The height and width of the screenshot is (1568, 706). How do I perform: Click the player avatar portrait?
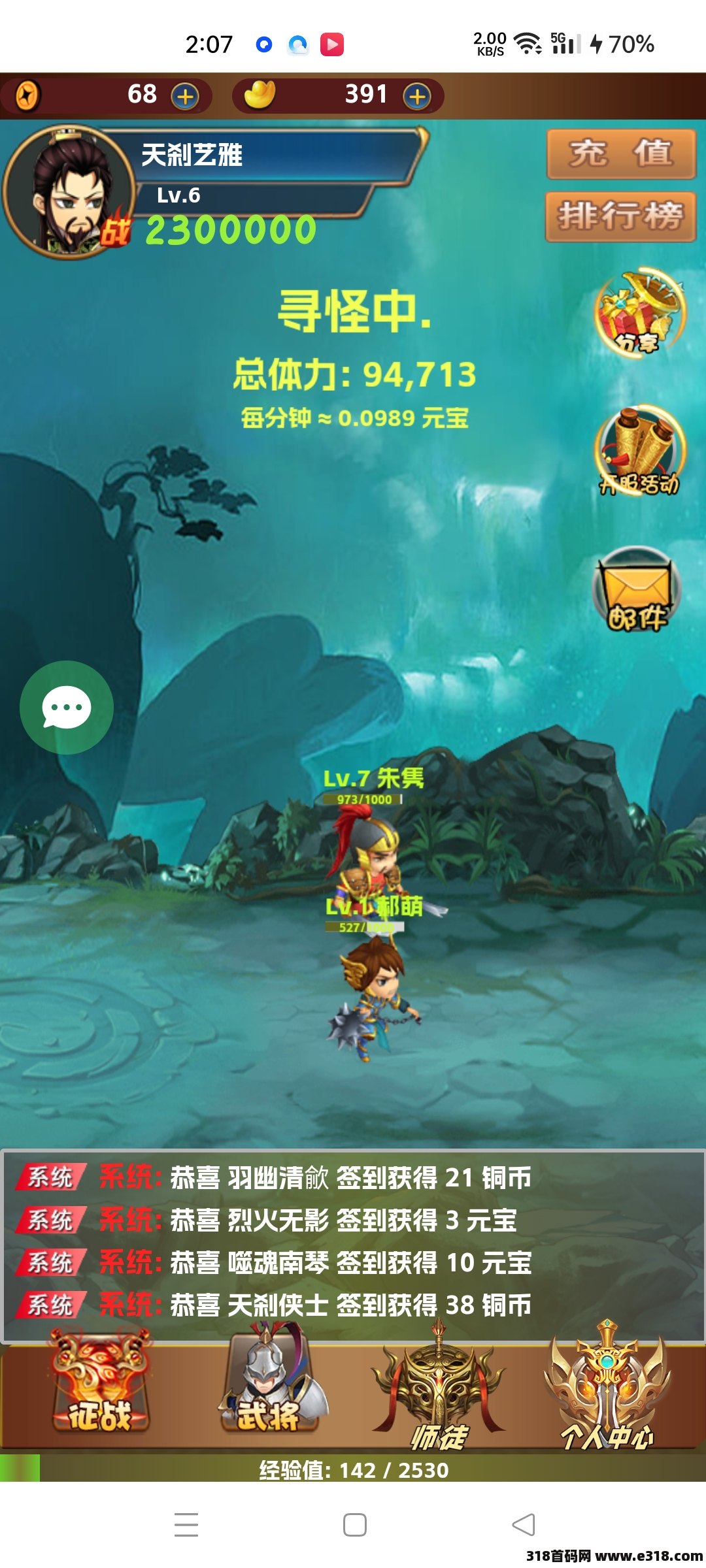pyautogui.click(x=69, y=193)
